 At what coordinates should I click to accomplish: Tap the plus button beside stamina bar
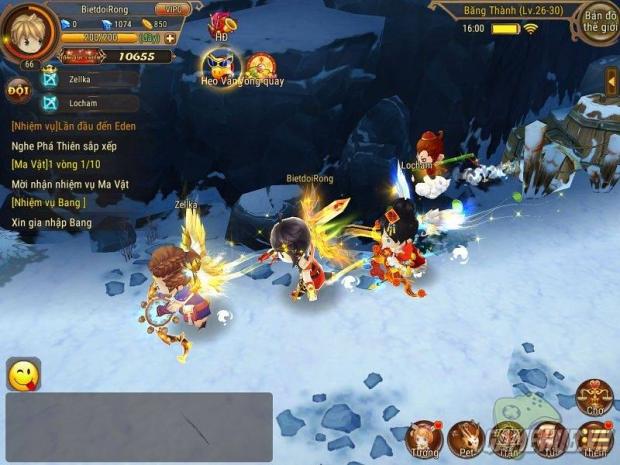[170, 39]
